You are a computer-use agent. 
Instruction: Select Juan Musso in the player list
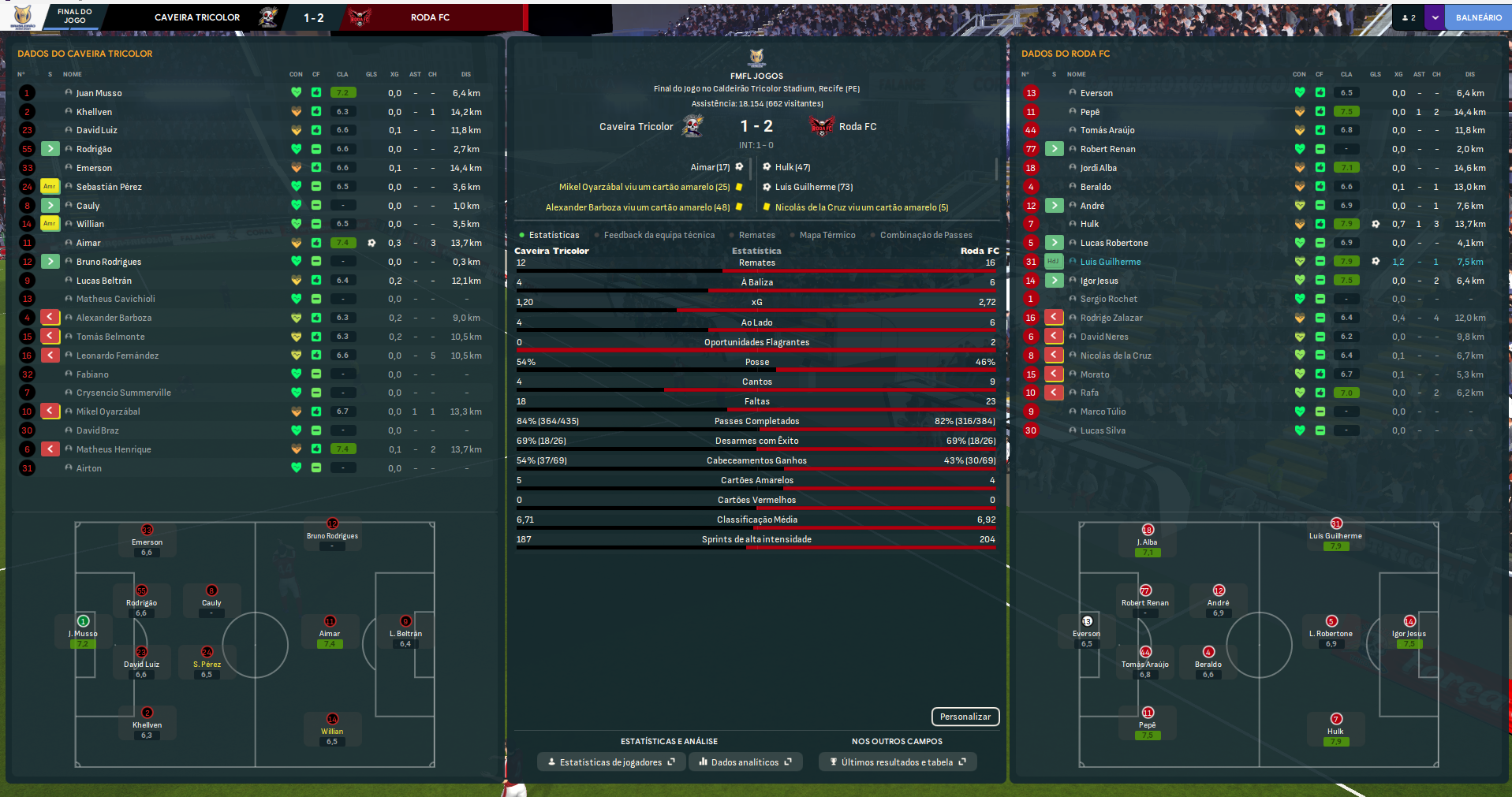tap(99, 93)
